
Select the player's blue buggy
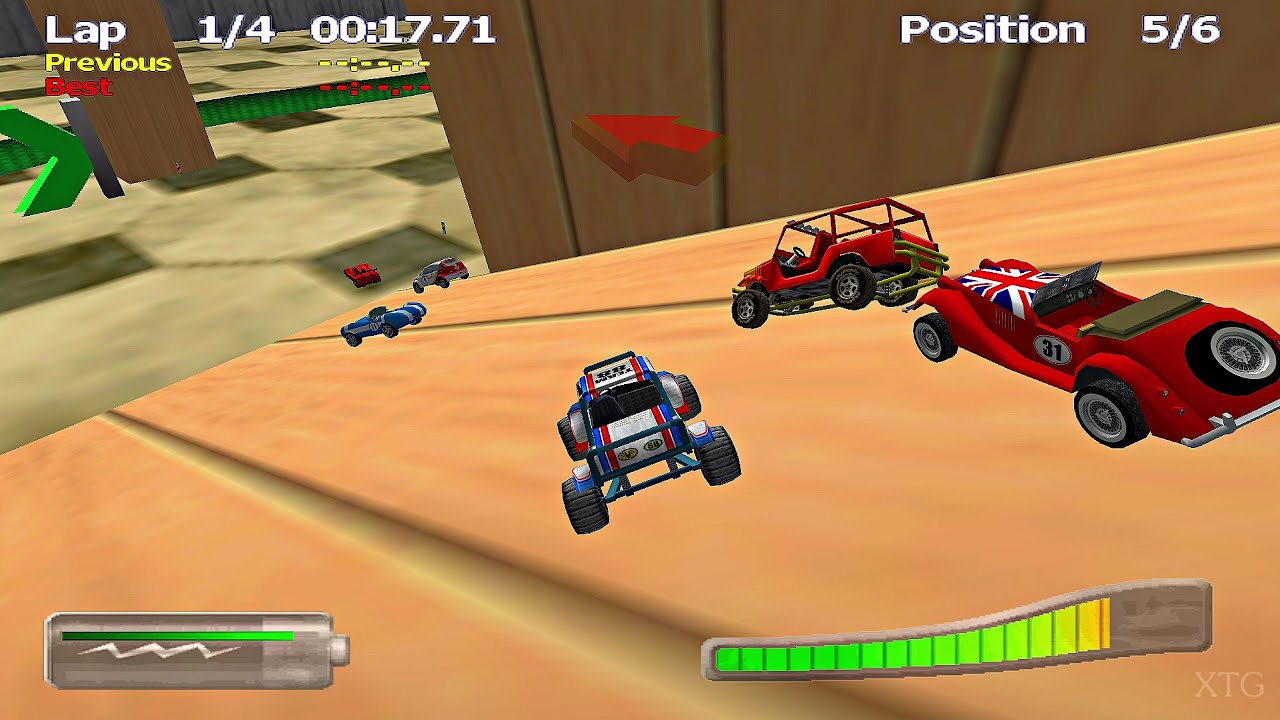pos(640,440)
